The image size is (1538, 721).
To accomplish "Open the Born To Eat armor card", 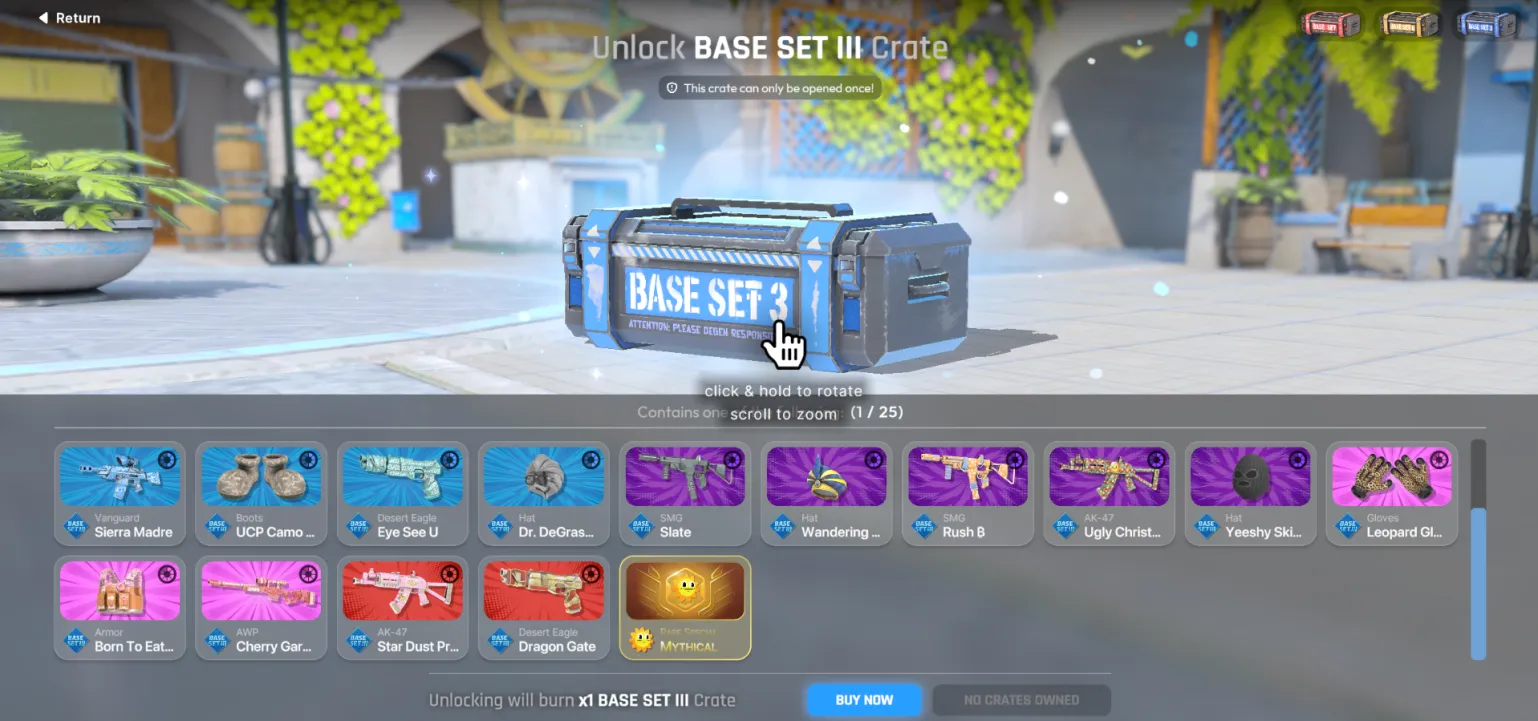I will click(x=120, y=608).
